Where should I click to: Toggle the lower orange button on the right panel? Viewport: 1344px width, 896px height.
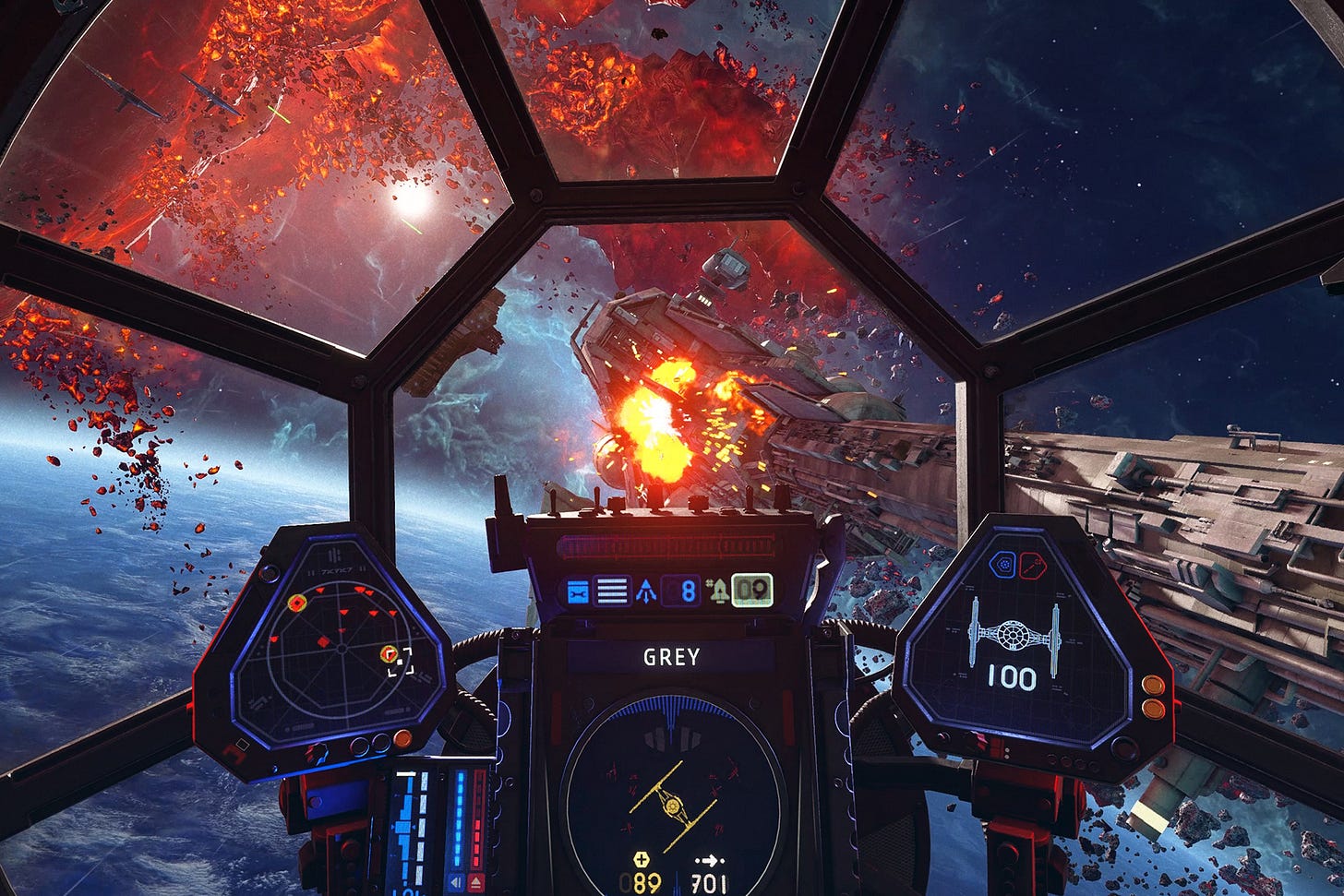coord(1154,707)
